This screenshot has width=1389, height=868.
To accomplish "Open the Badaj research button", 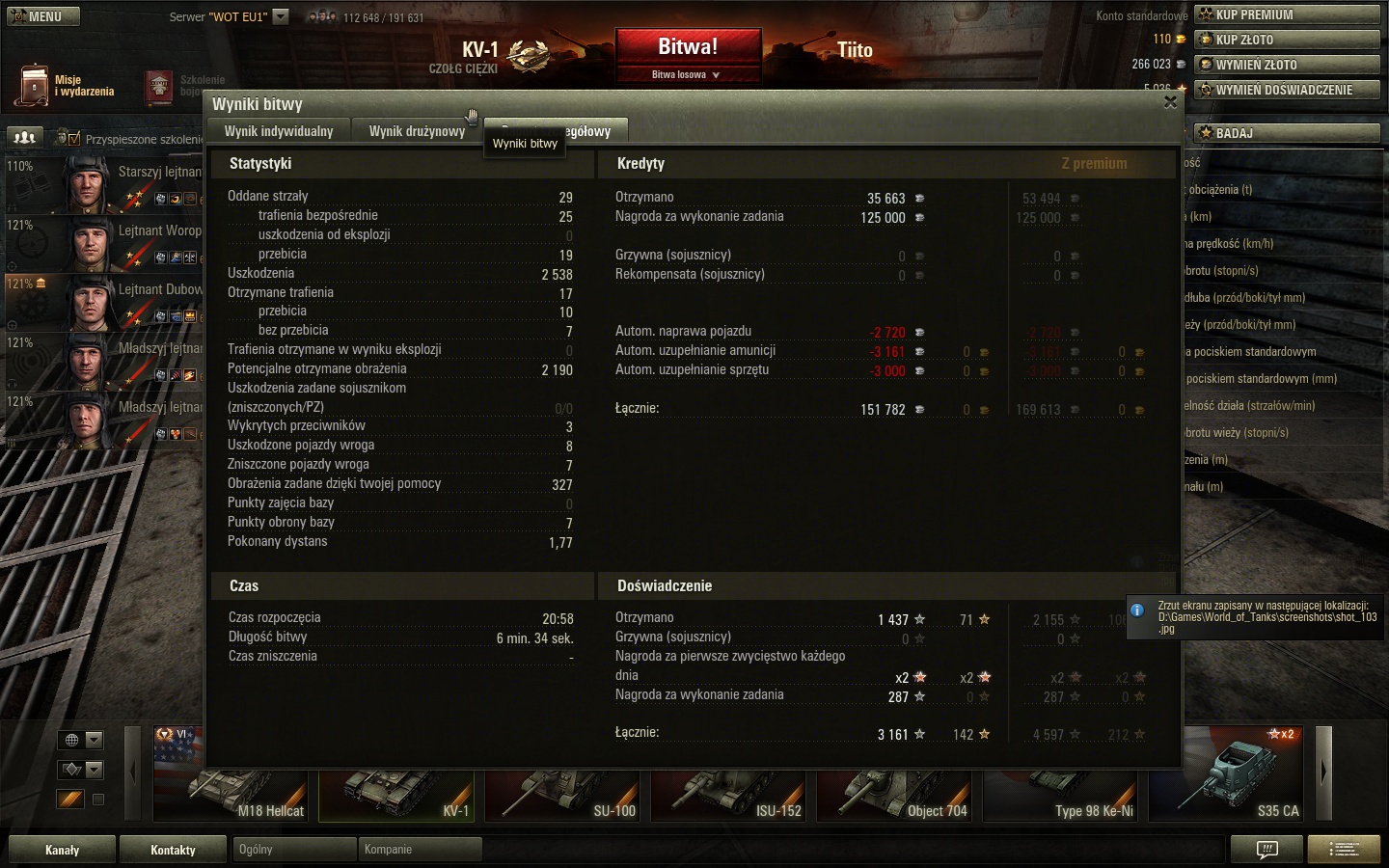I will (x=1288, y=133).
